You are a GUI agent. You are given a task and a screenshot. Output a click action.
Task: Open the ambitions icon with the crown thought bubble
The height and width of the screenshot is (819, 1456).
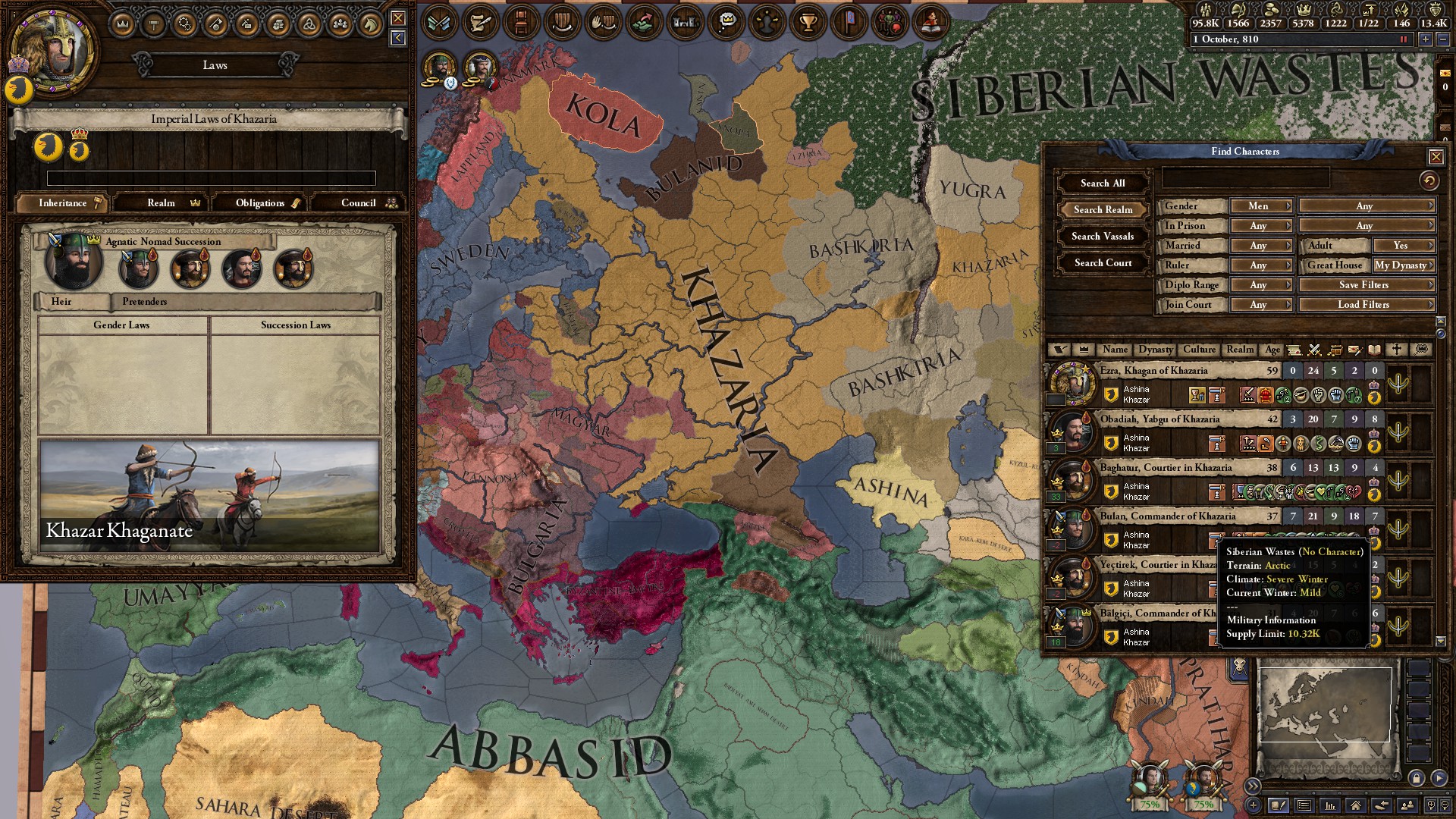pyautogui.click(x=726, y=23)
